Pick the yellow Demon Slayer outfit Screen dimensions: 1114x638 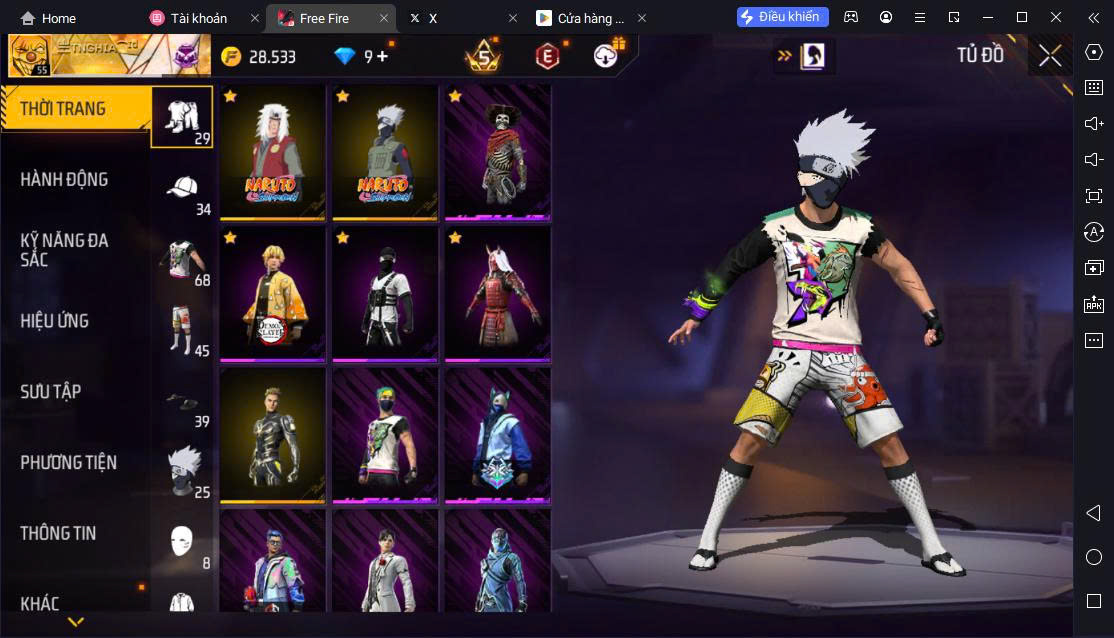[273, 294]
